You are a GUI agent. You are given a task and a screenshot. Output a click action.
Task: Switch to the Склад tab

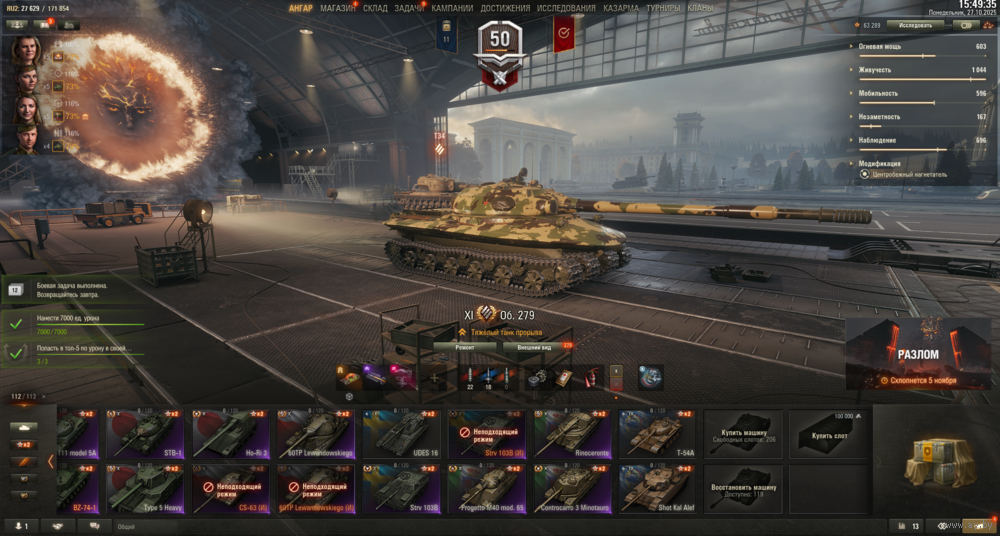[x=375, y=8]
